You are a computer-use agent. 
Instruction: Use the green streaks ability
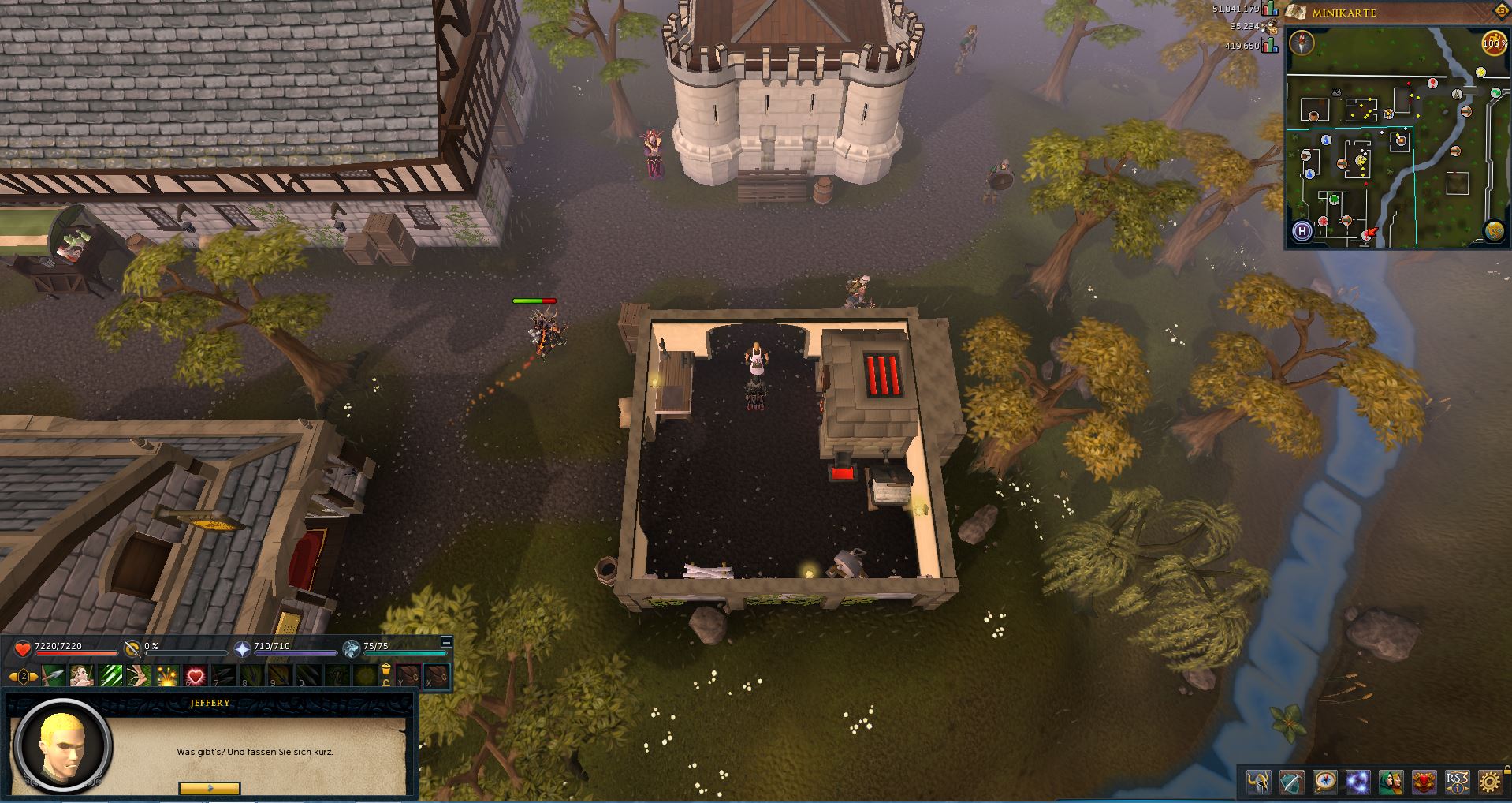tap(110, 676)
